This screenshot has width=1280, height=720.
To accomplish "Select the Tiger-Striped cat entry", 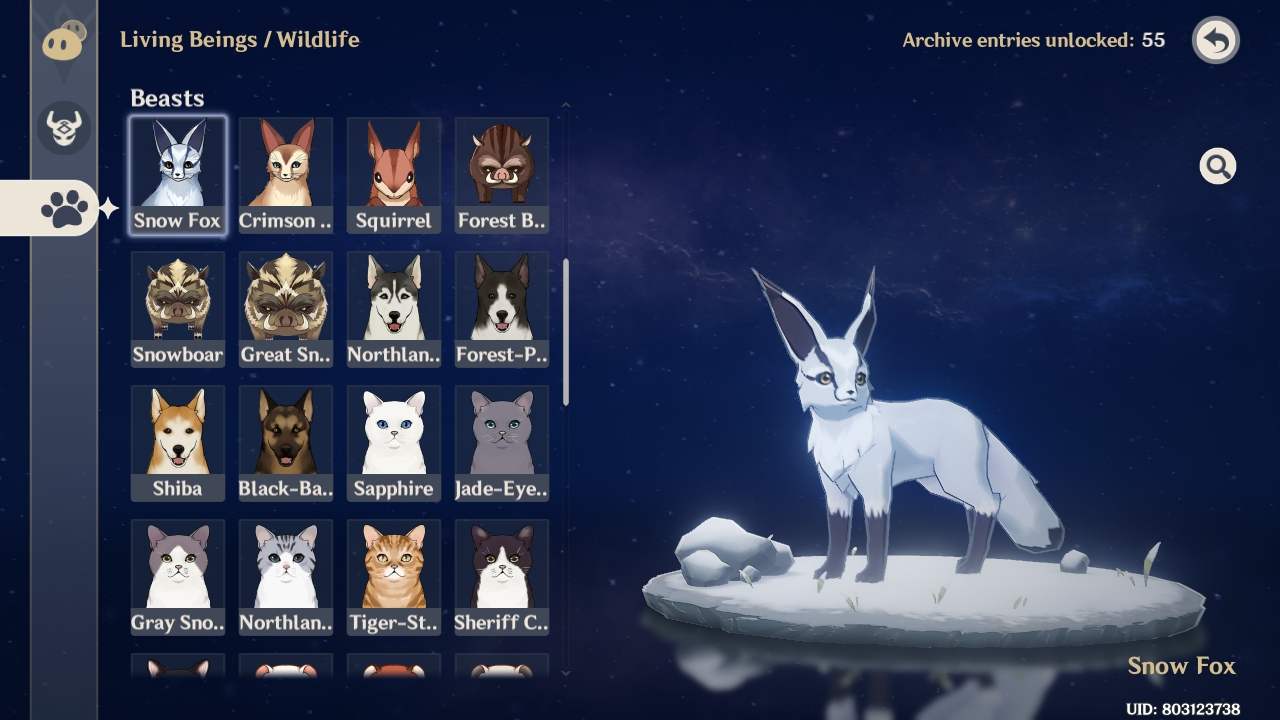I will (393, 578).
